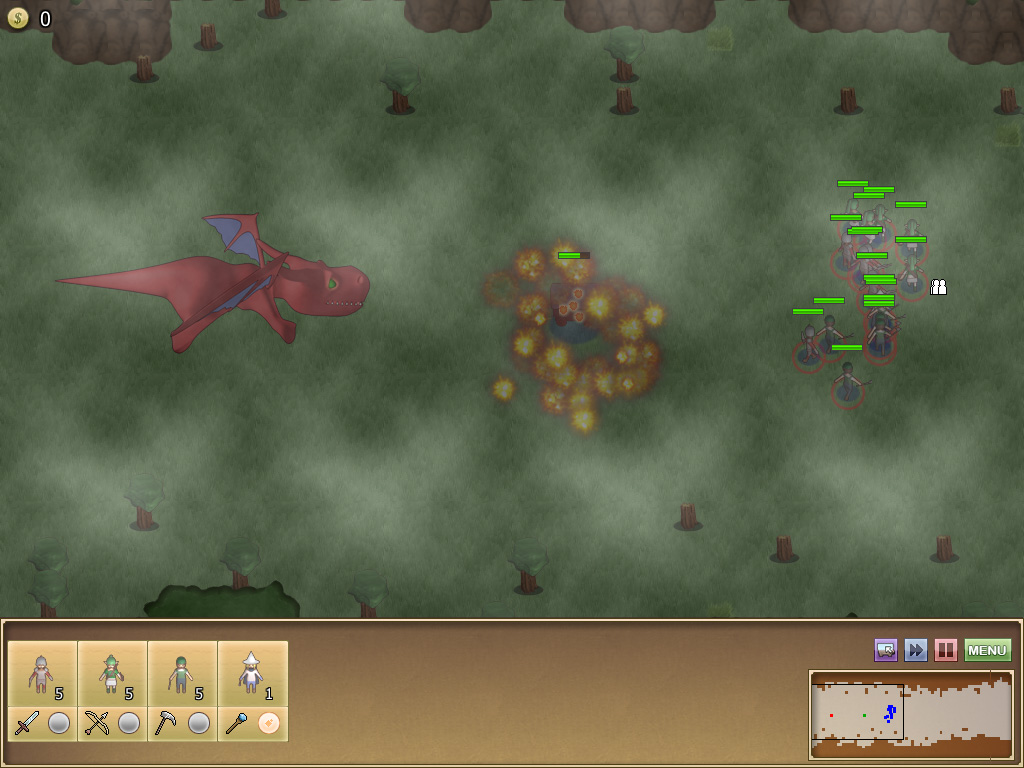Click the sword attack icon
Image resolution: width=1024 pixels, height=768 pixels.
tap(27, 723)
